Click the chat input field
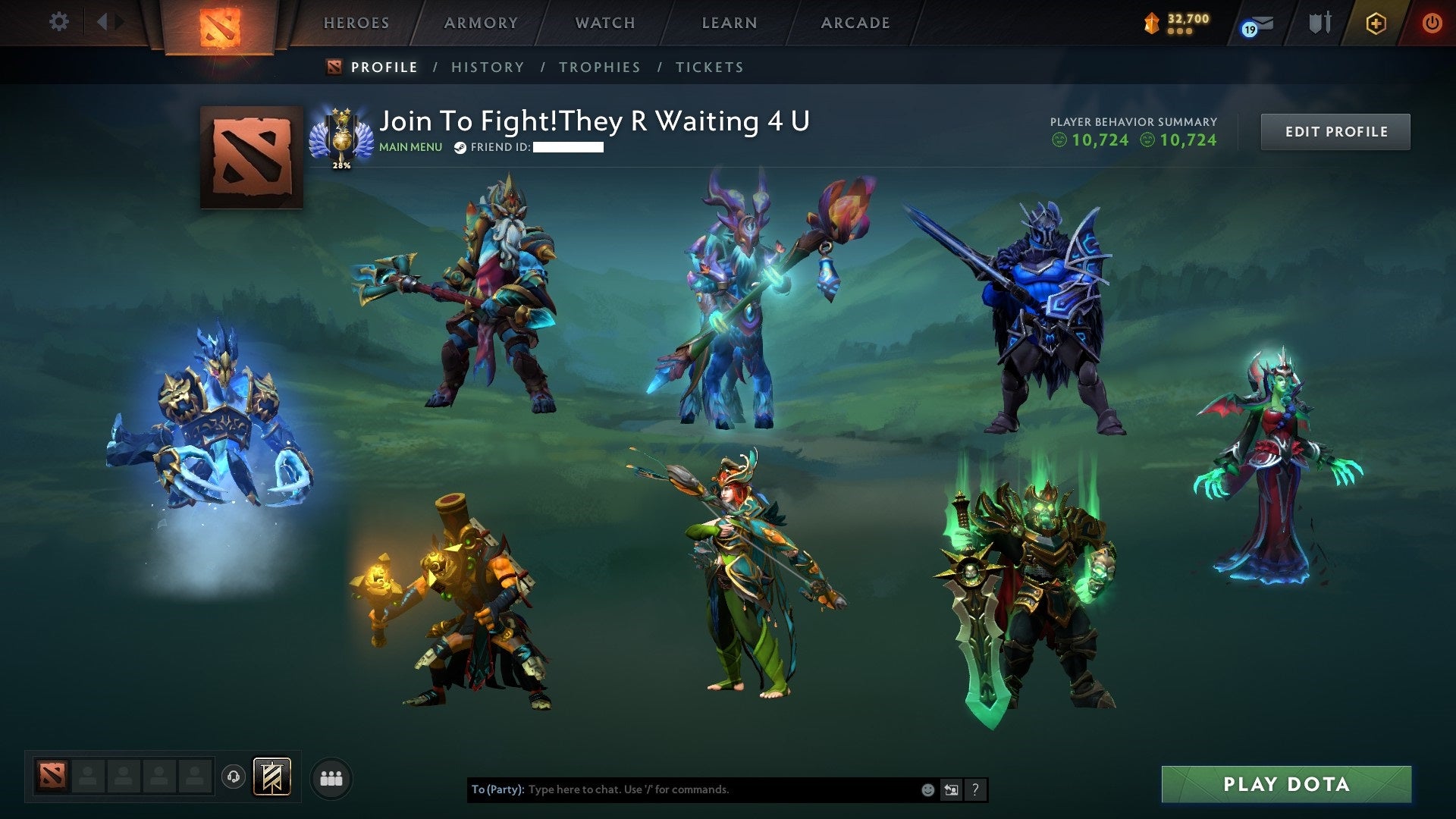The image size is (1456, 819). (682, 789)
